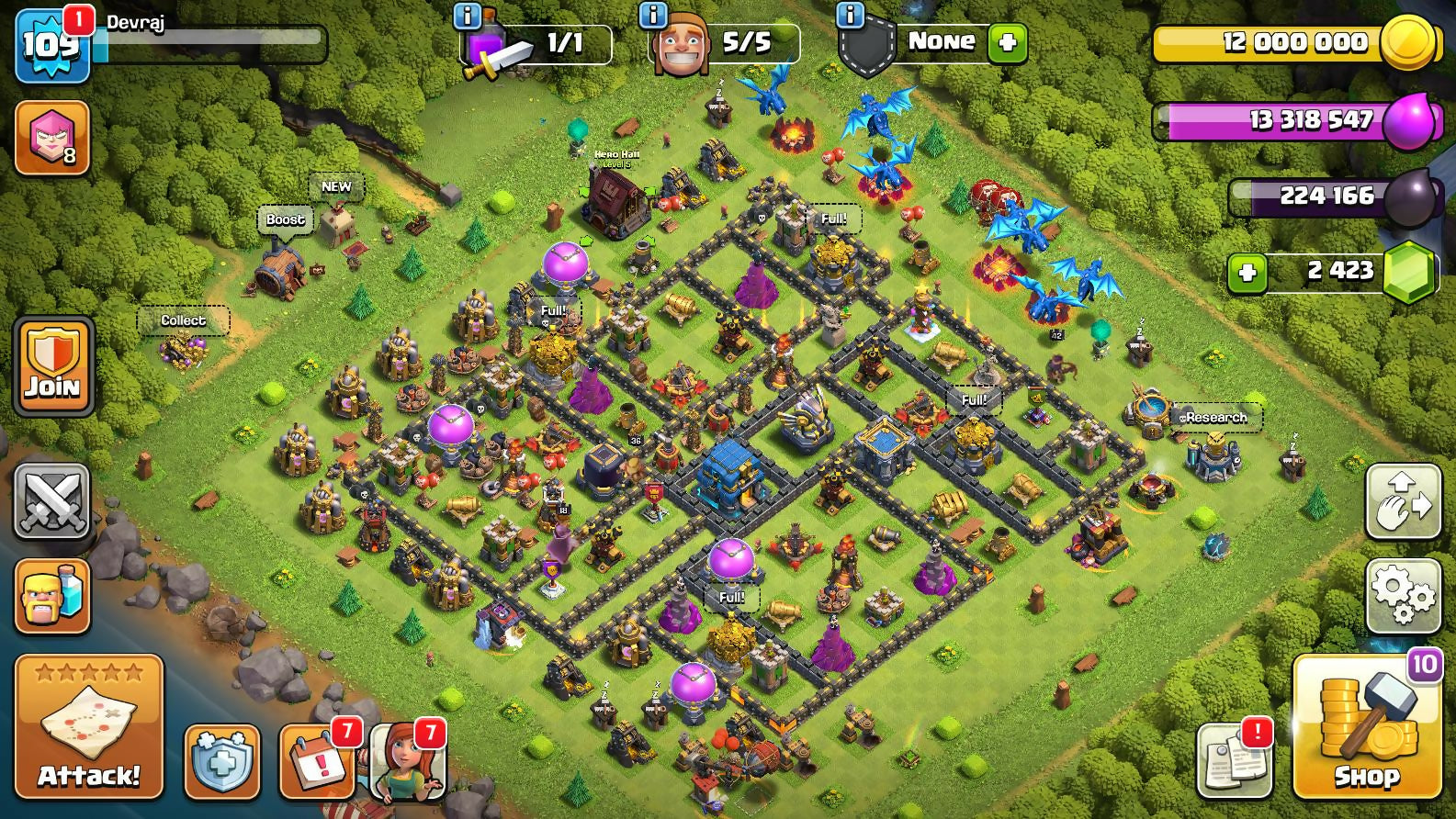Show info for builders 5/5
Image resolution: width=1456 pixels, height=819 pixels.
pos(653,16)
